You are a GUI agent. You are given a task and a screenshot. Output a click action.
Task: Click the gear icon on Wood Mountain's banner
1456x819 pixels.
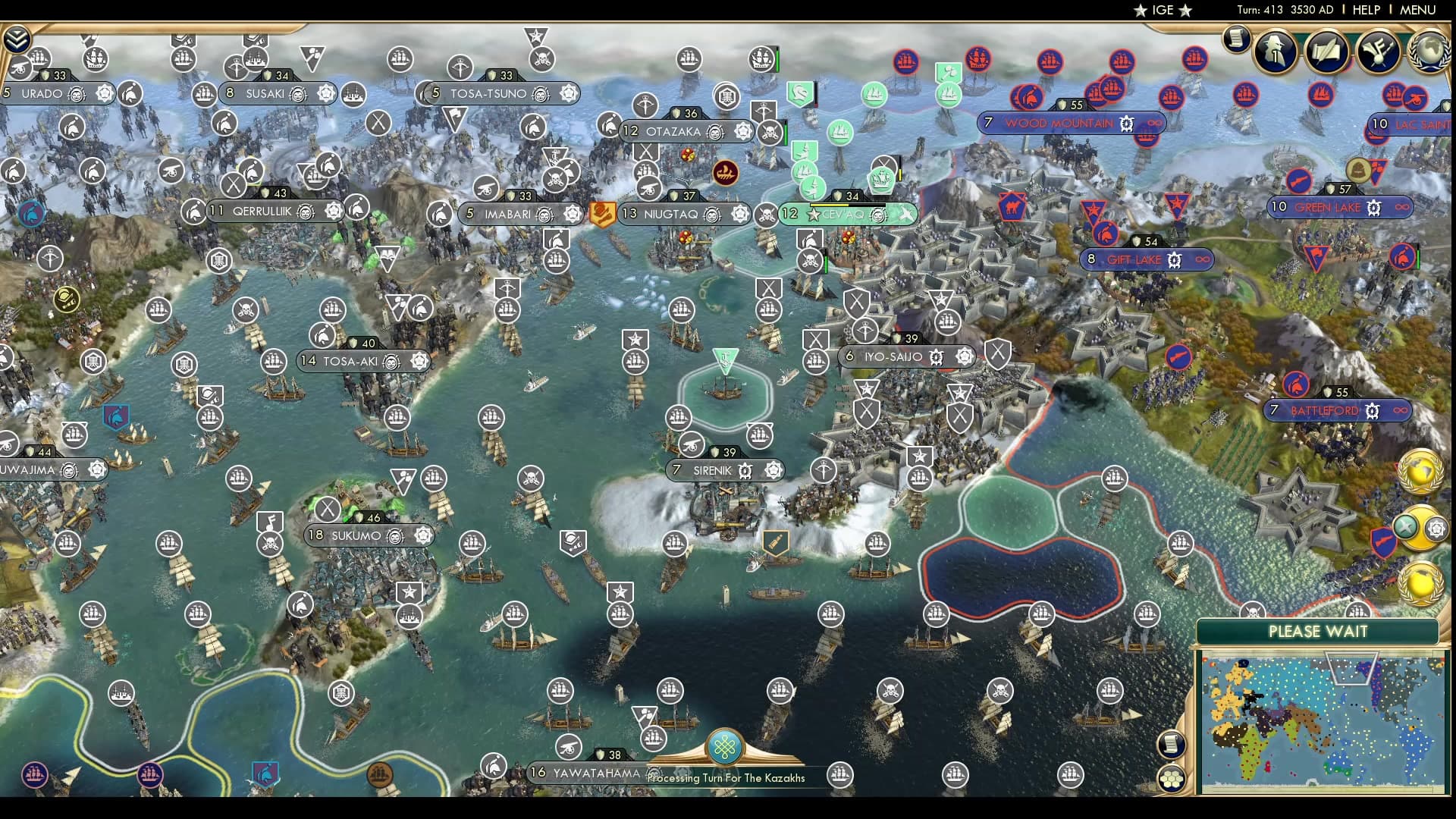coord(1128,124)
